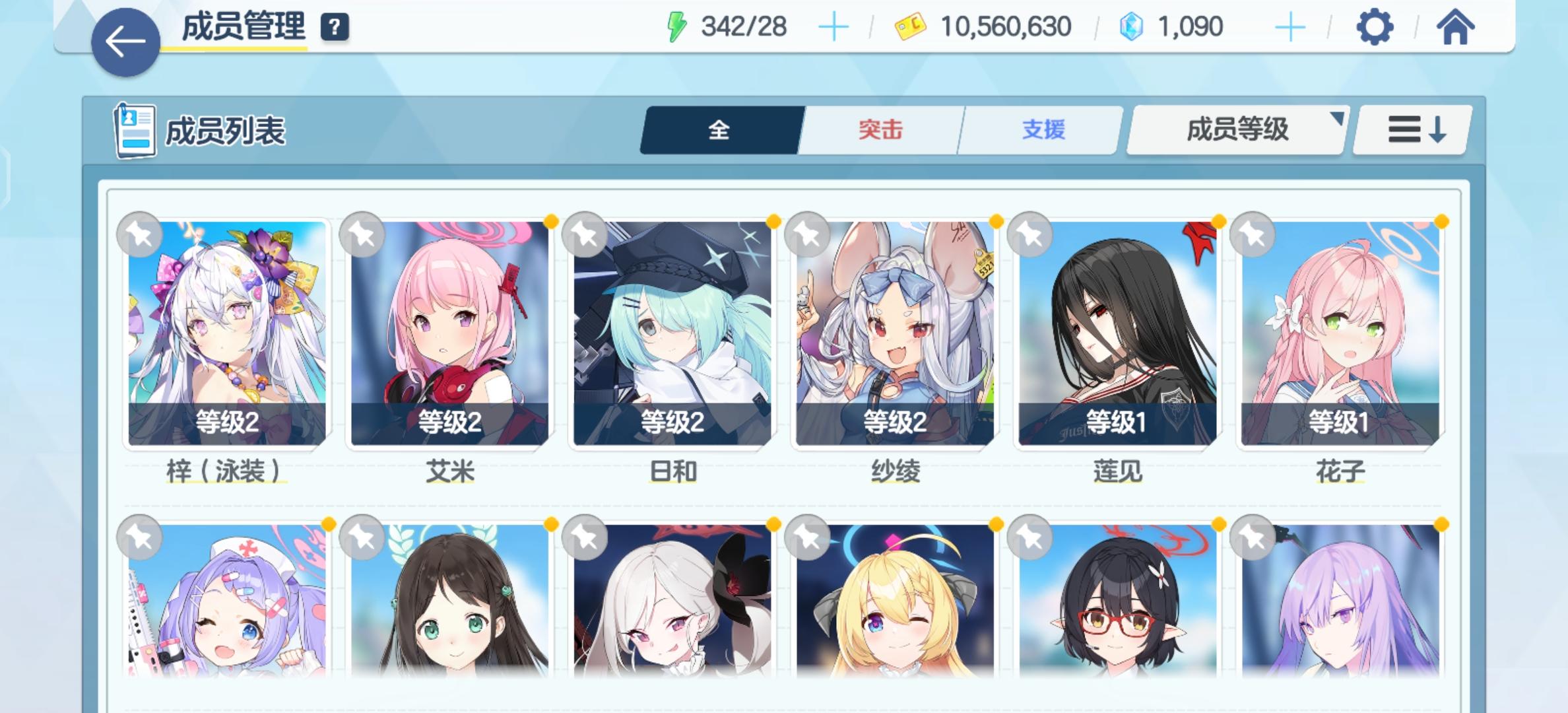
Task: Click the triangle on the 成员等级 selector
Action: [1338, 120]
